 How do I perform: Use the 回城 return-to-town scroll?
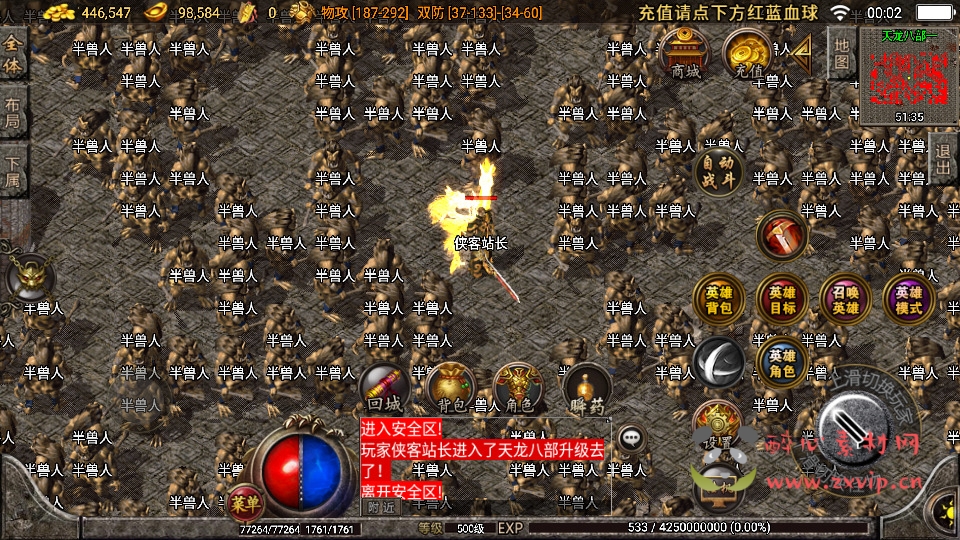coord(385,388)
